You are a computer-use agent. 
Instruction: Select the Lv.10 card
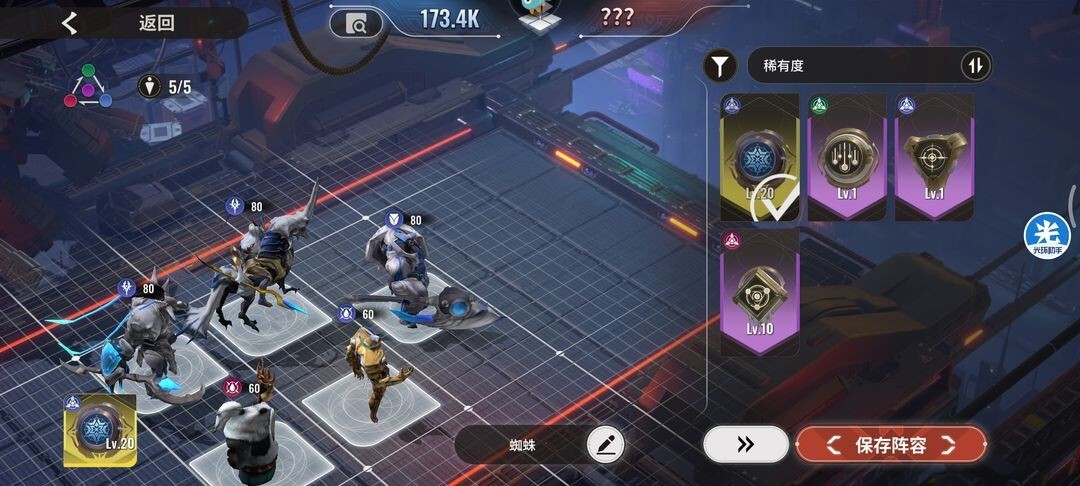click(x=760, y=292)
